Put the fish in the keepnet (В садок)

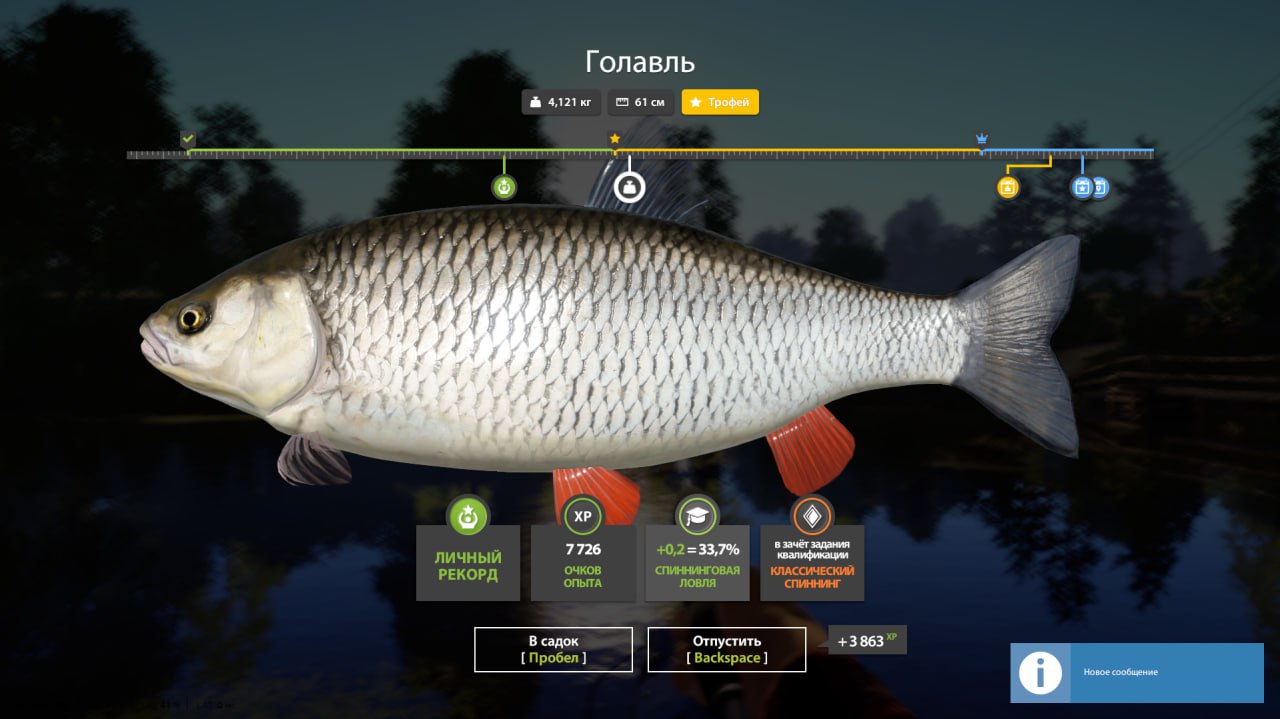(x=553, y=649)
